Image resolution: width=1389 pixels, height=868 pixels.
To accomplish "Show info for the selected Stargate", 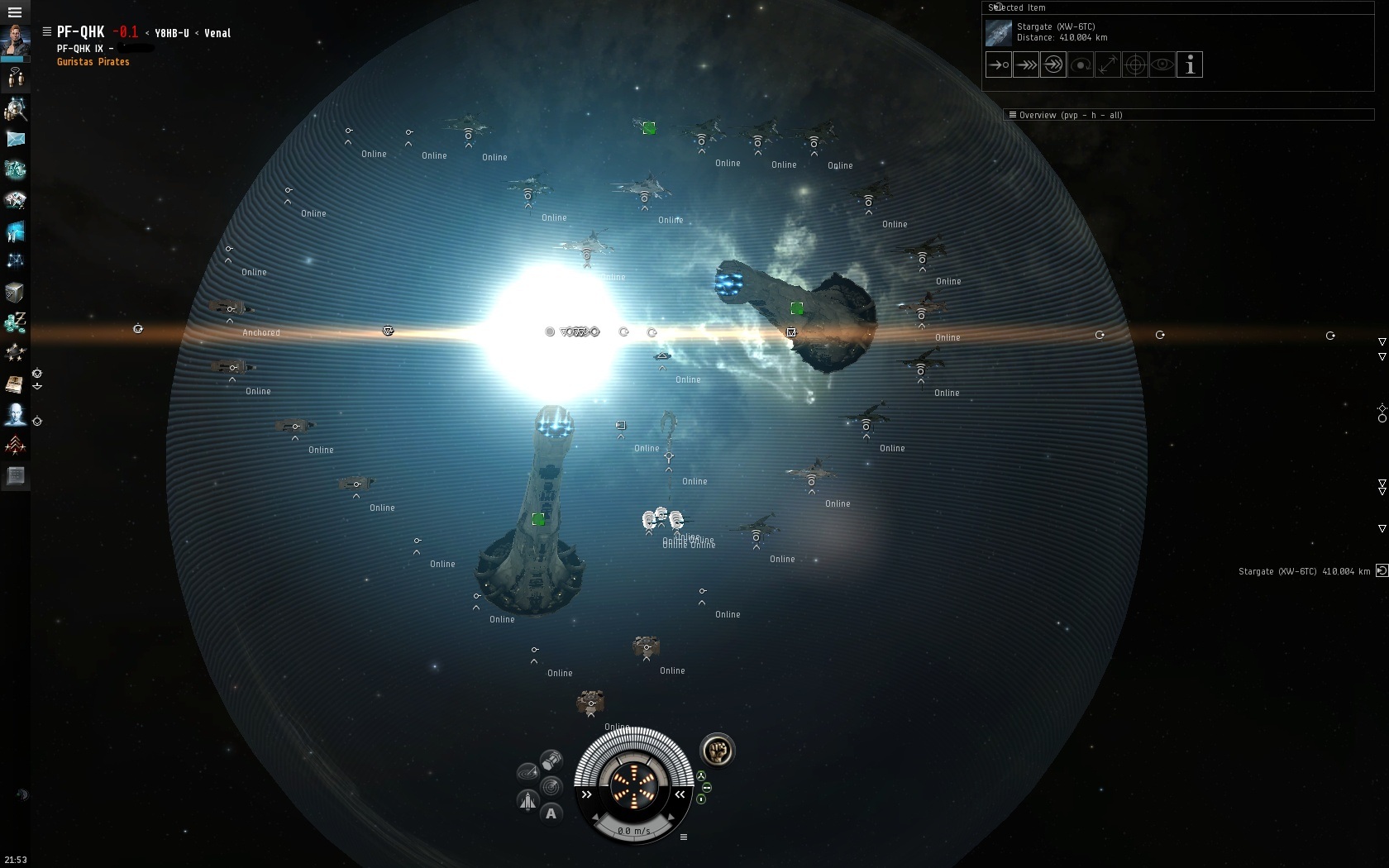I will 1190,64.
